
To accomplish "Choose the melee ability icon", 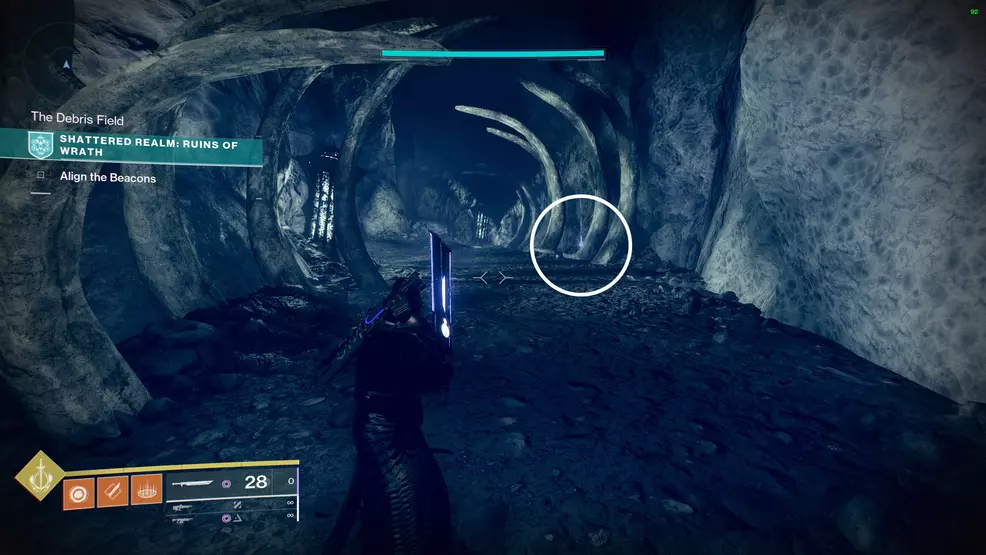I will click(x=112, y=492).
